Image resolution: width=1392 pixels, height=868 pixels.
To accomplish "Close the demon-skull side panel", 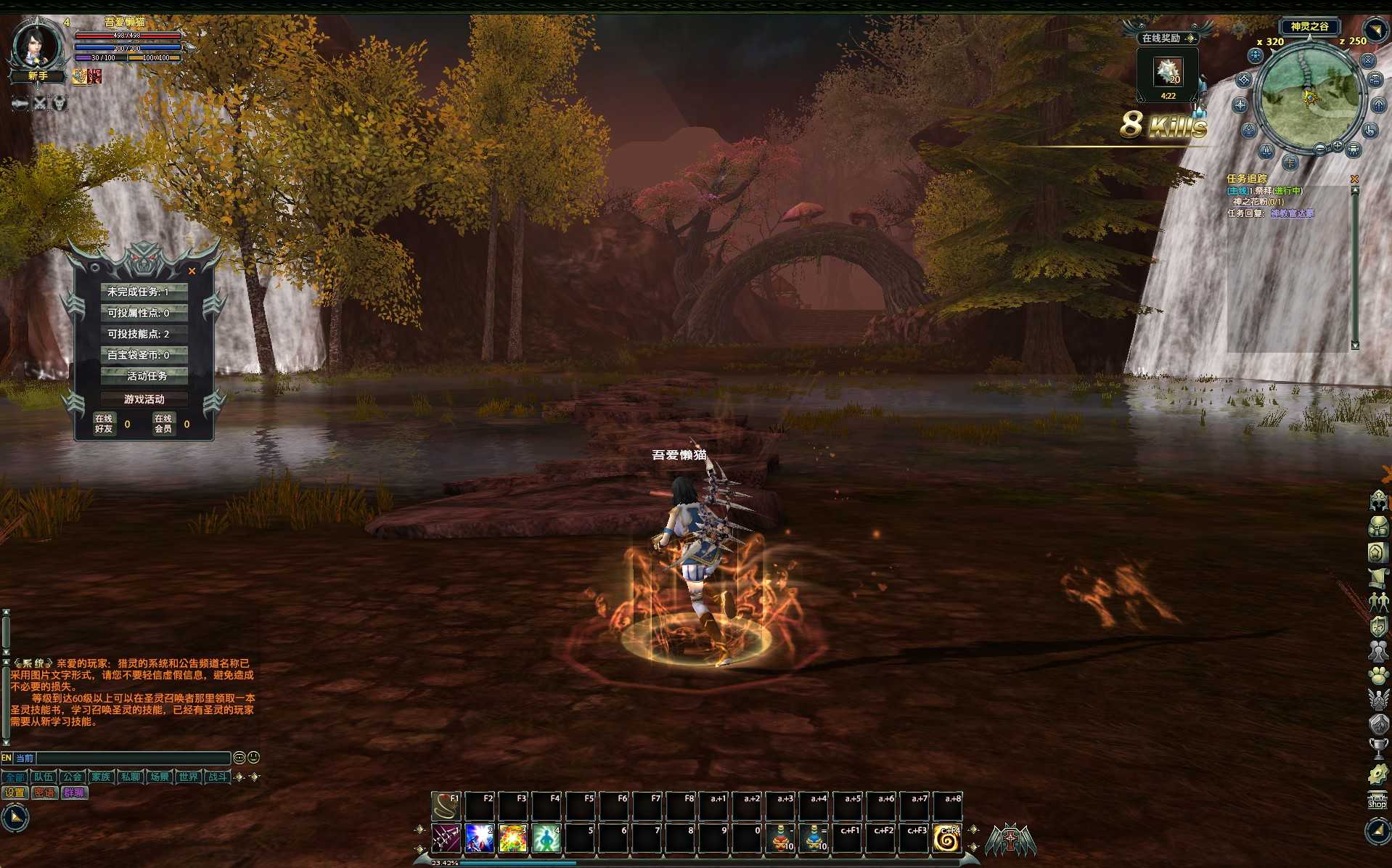I will pyautogui.click(x=192, y=271).
